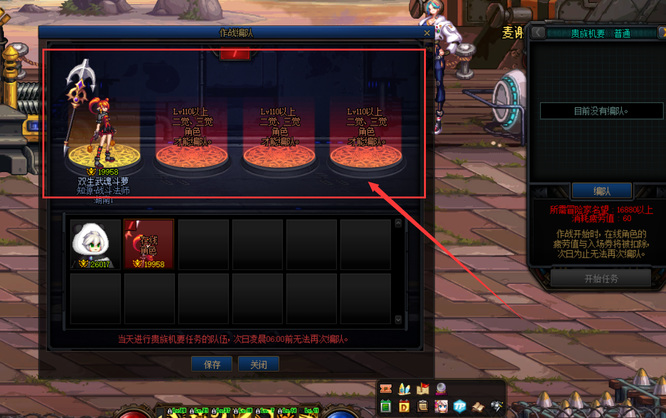Image resolution: width=666 pixels, height=418 pixels.
Task: Open the pink-haired character portrait icon
Action: click(x=441, y=407)
